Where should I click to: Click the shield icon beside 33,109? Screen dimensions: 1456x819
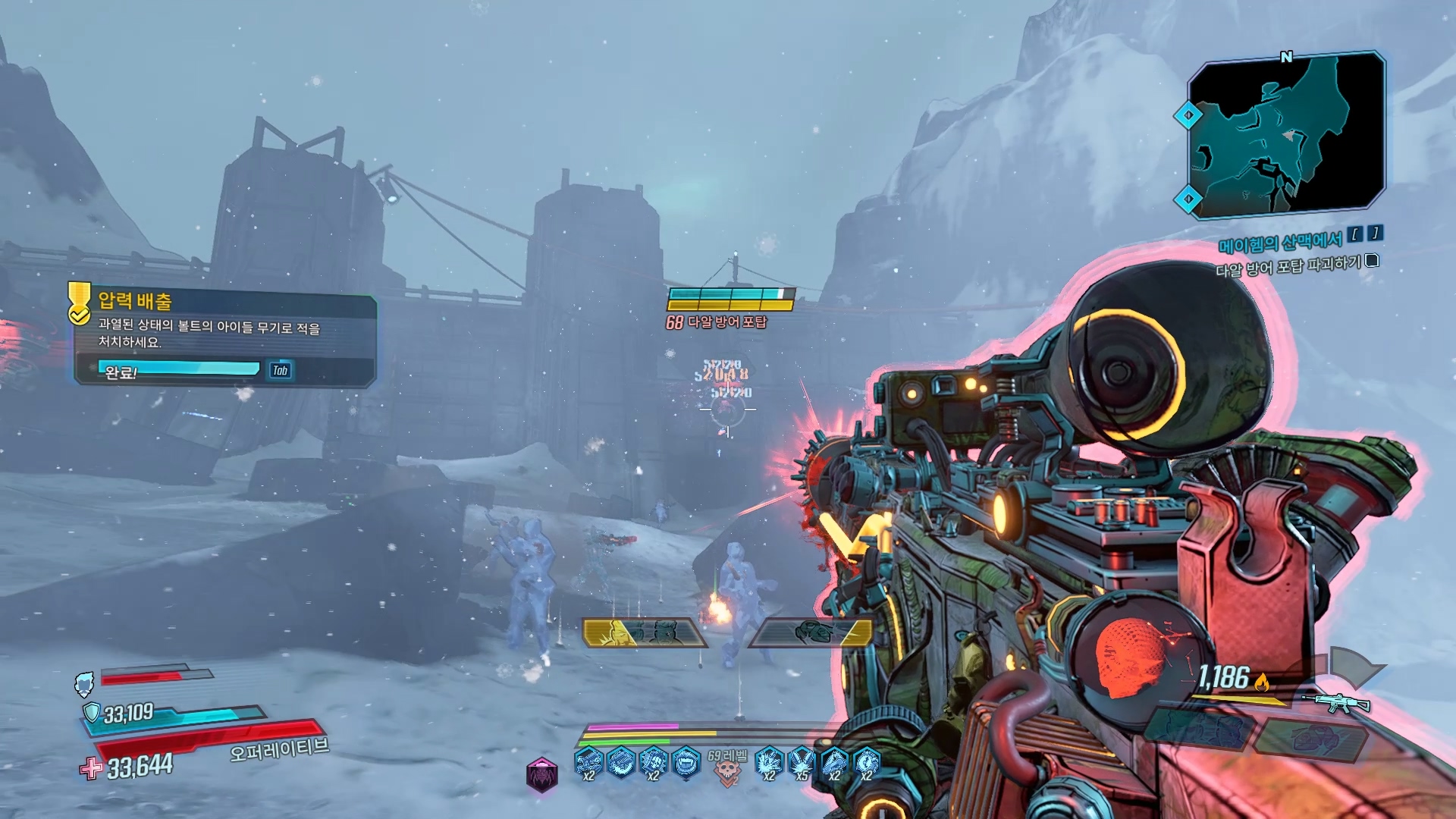coord(92,712)
